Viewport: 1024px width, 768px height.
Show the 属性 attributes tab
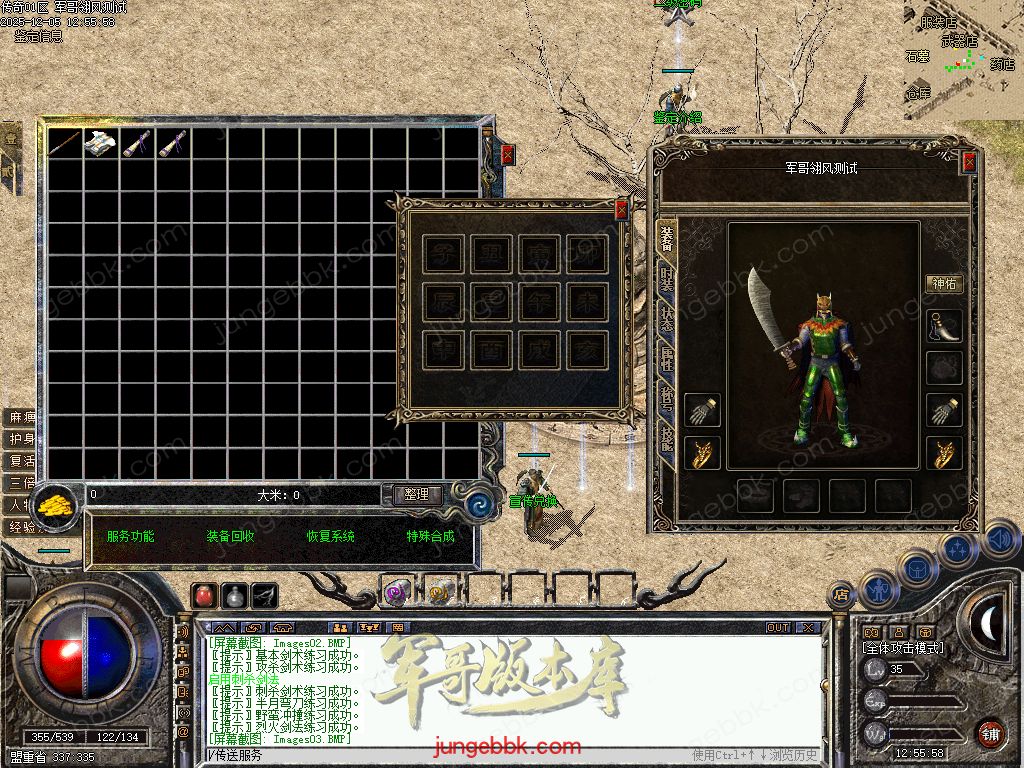point(665,358)
